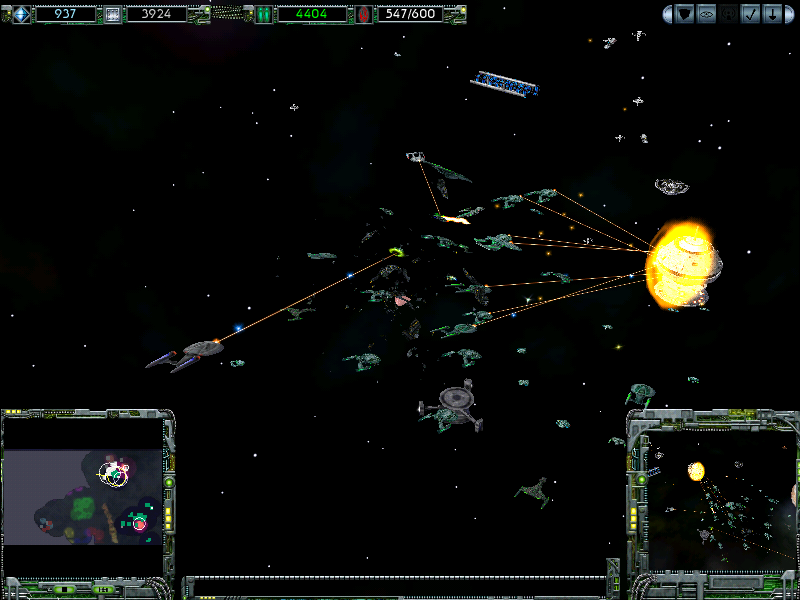This screenshot has width=800, height=600.
Task: Click the green round light beside the minimap
Action: click(x=169, y=482)
